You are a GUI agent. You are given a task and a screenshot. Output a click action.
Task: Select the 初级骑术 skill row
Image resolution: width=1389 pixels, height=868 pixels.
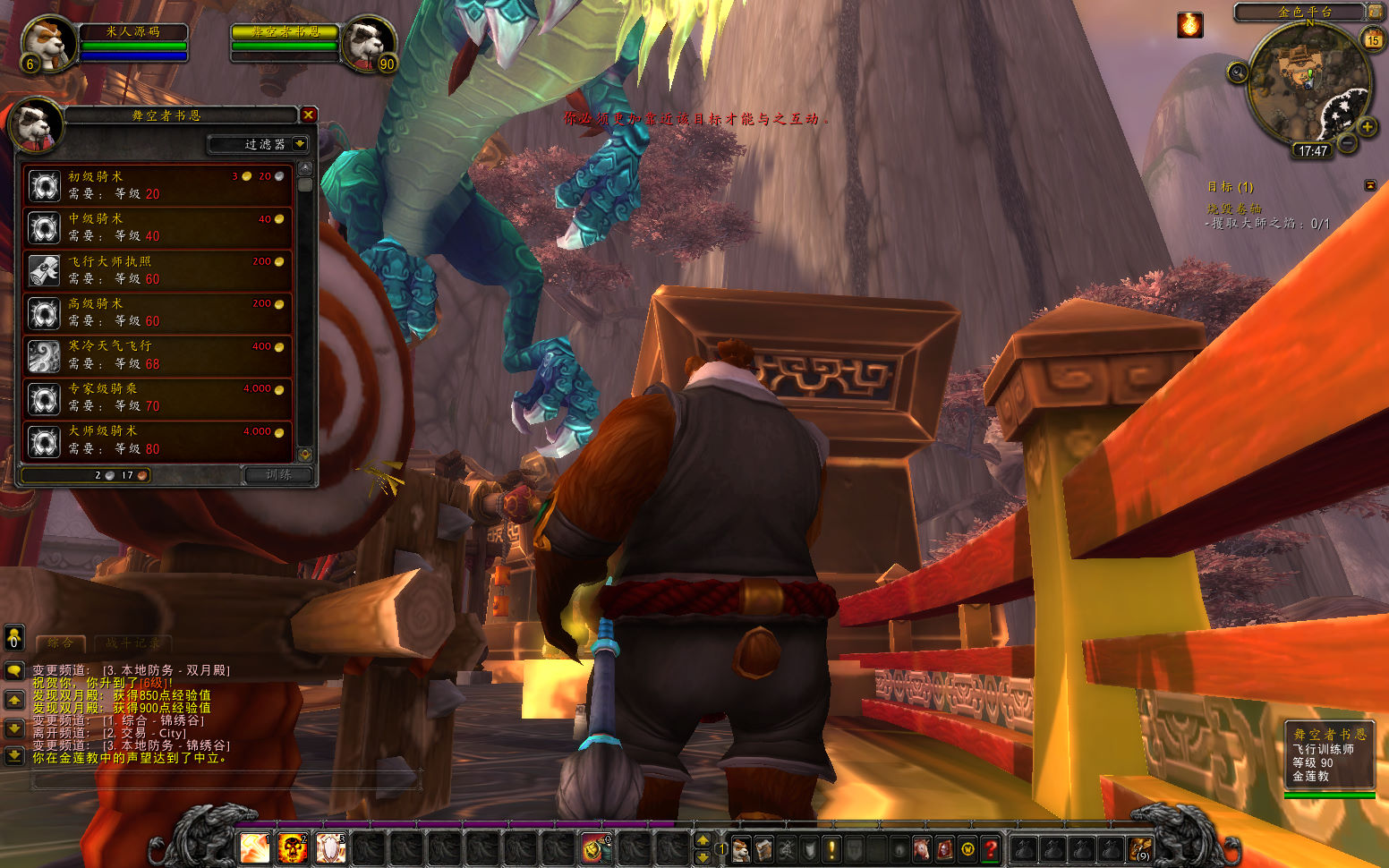158,185
